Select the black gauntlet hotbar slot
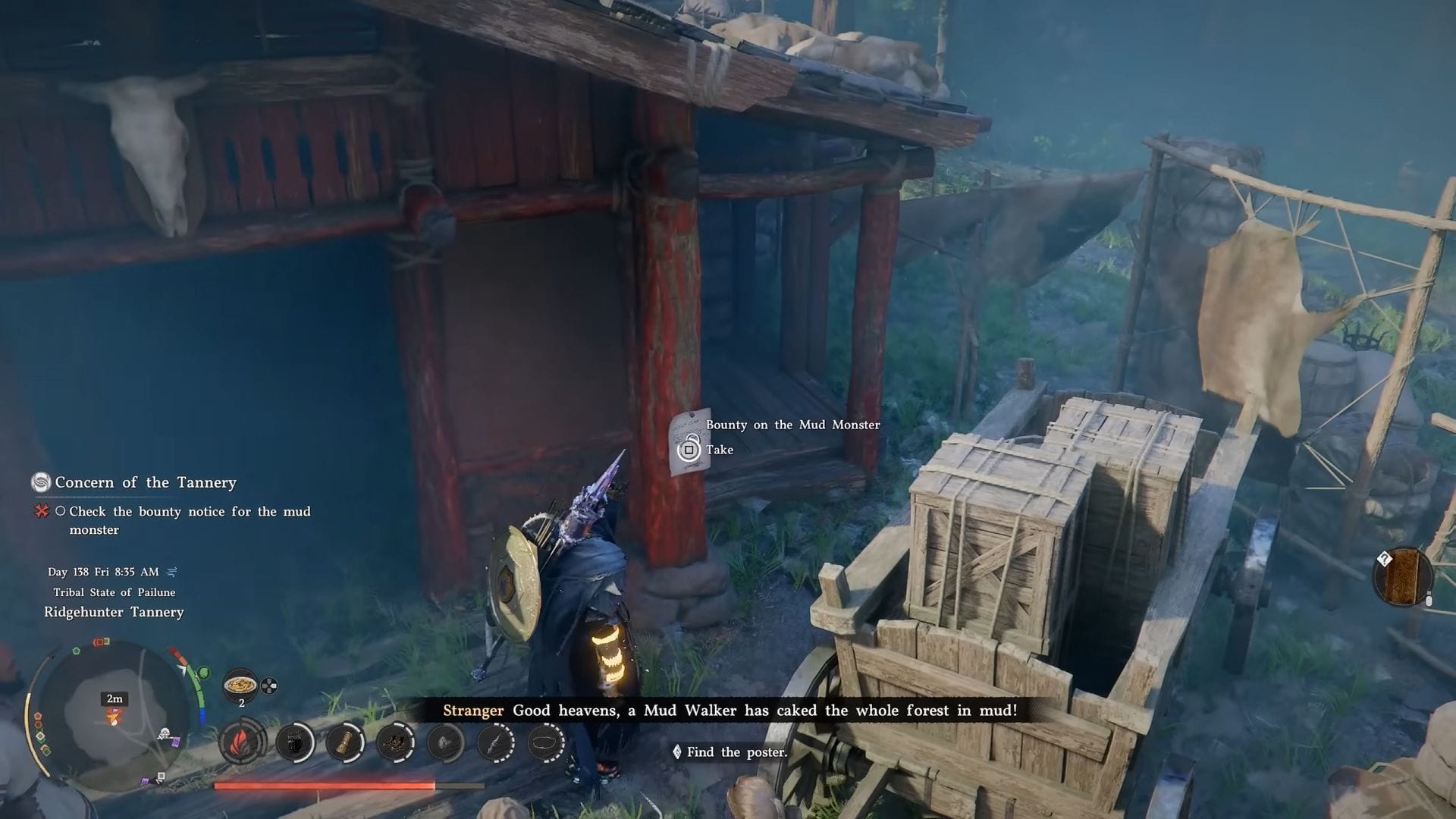 pyautogui.click(x=295, y=742)
